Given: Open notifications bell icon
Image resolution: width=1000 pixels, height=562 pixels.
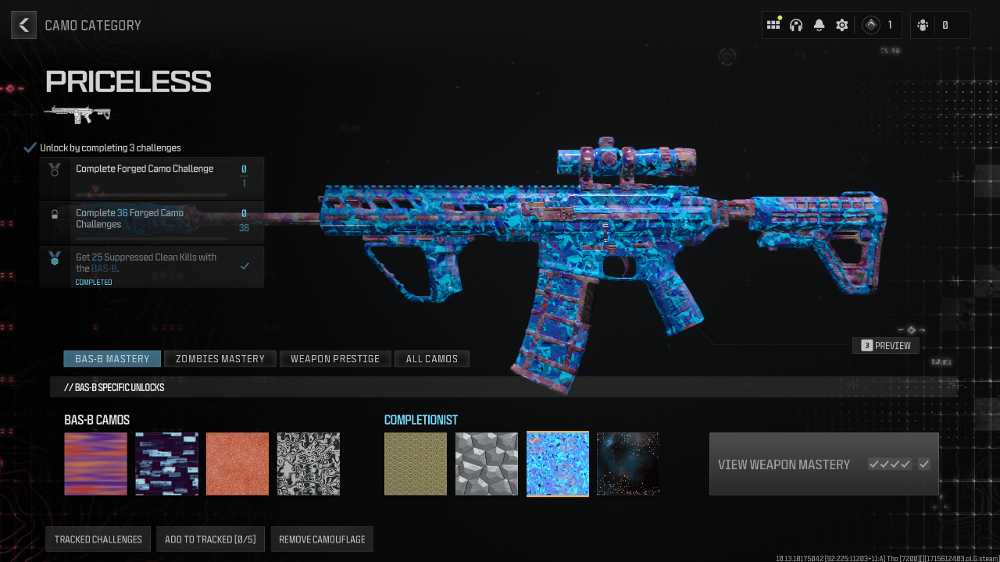Looking at the screenshot, I should [x=819, y=25].
